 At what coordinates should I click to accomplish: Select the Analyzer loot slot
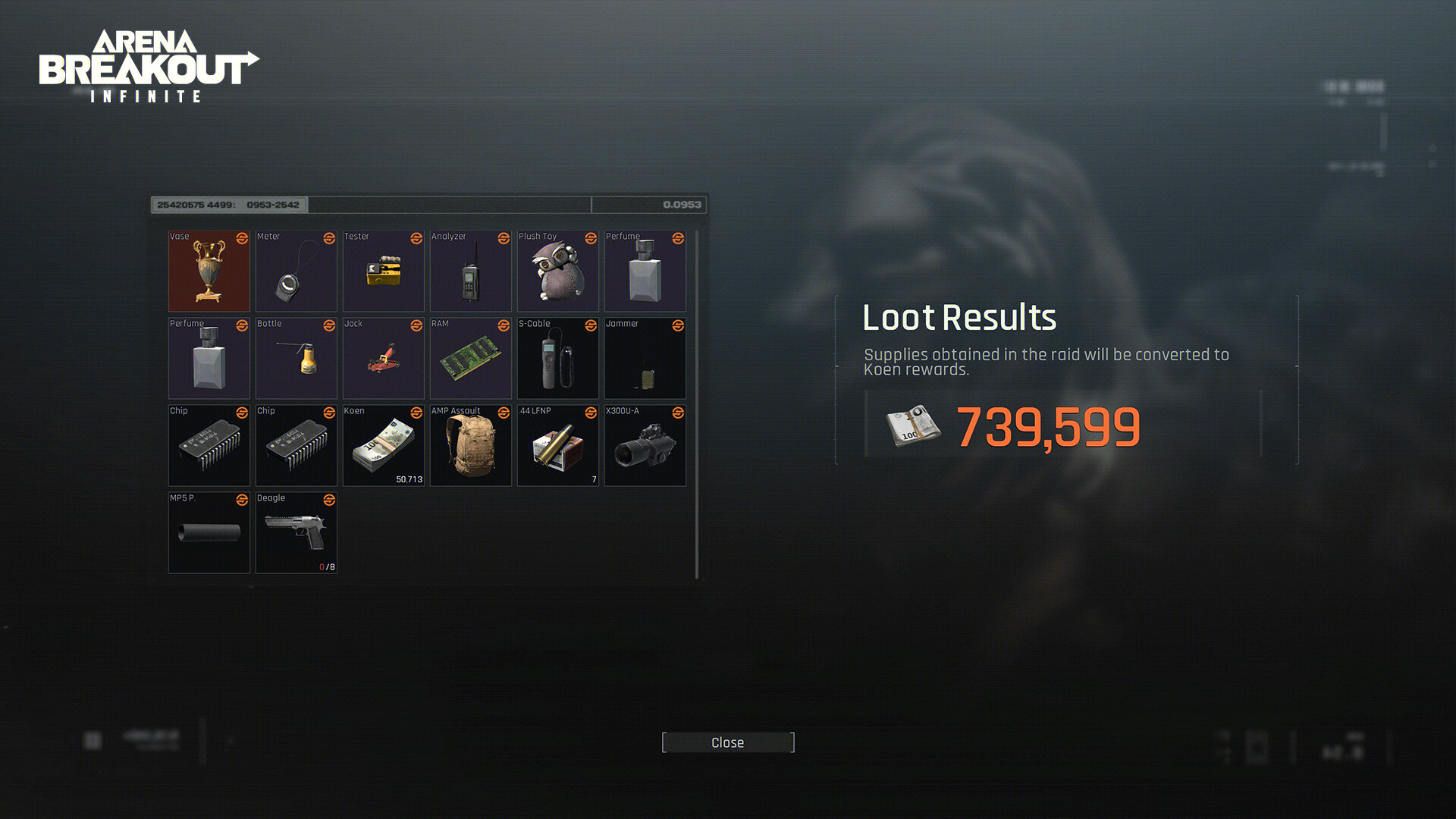[x=470, y=271]
